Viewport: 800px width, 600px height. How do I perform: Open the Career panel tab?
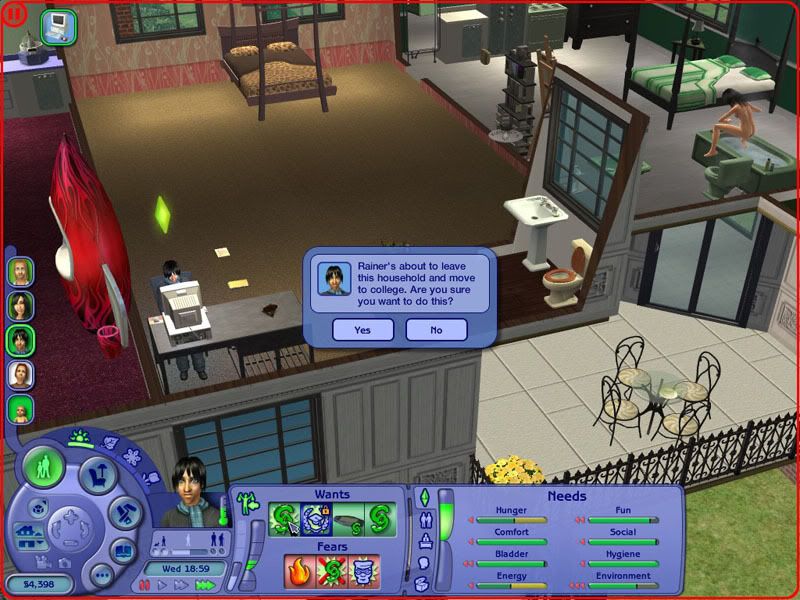(423, 541)
